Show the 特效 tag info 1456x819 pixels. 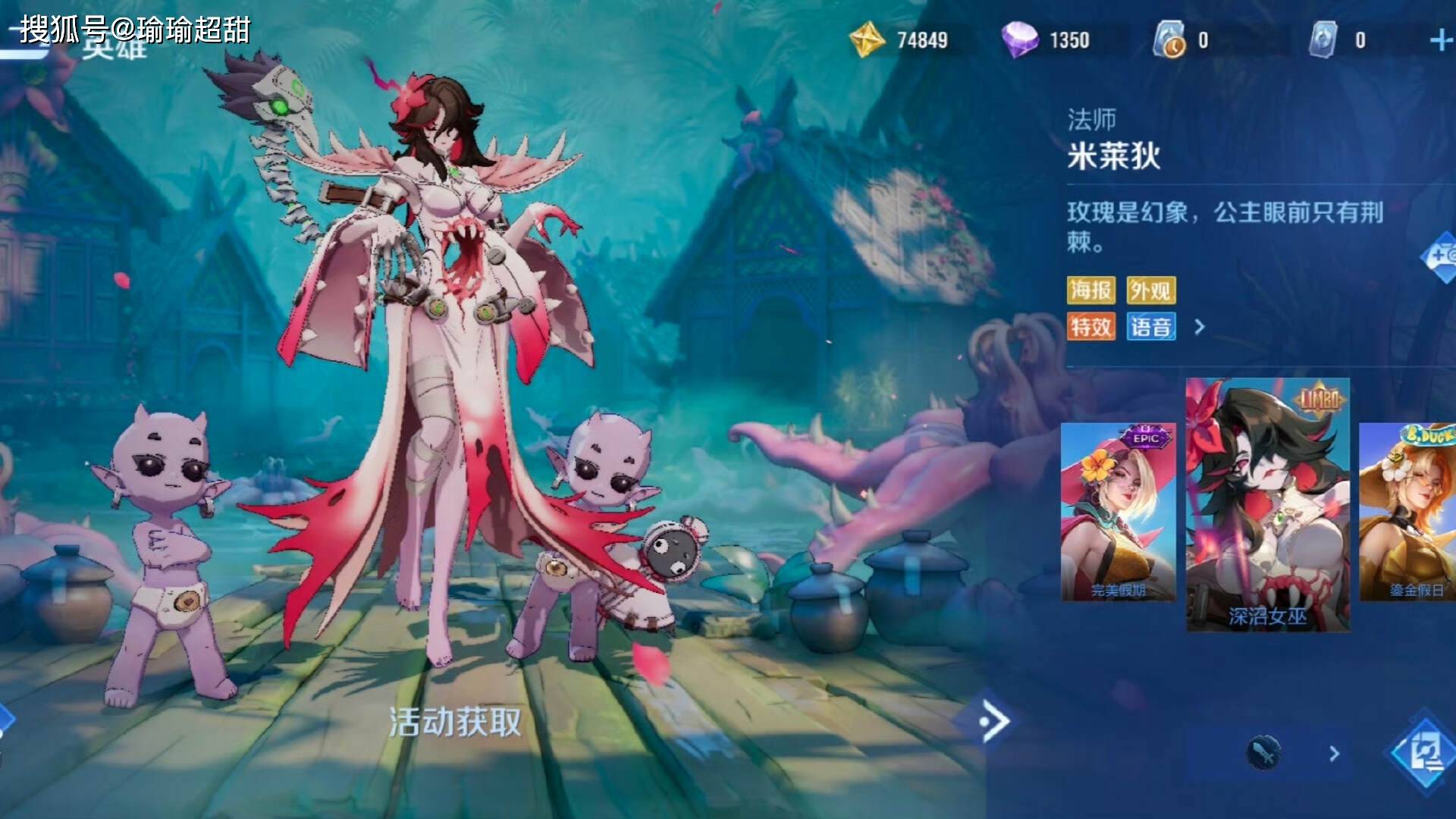[1090, 327]
